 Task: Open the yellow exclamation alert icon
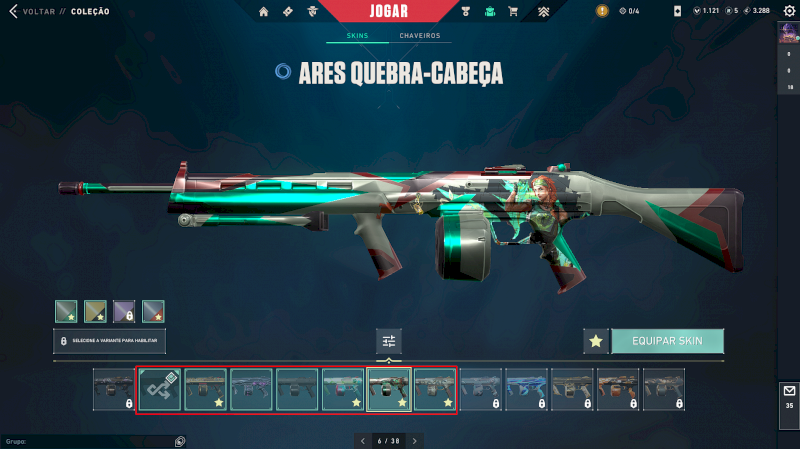pos(602,11)
